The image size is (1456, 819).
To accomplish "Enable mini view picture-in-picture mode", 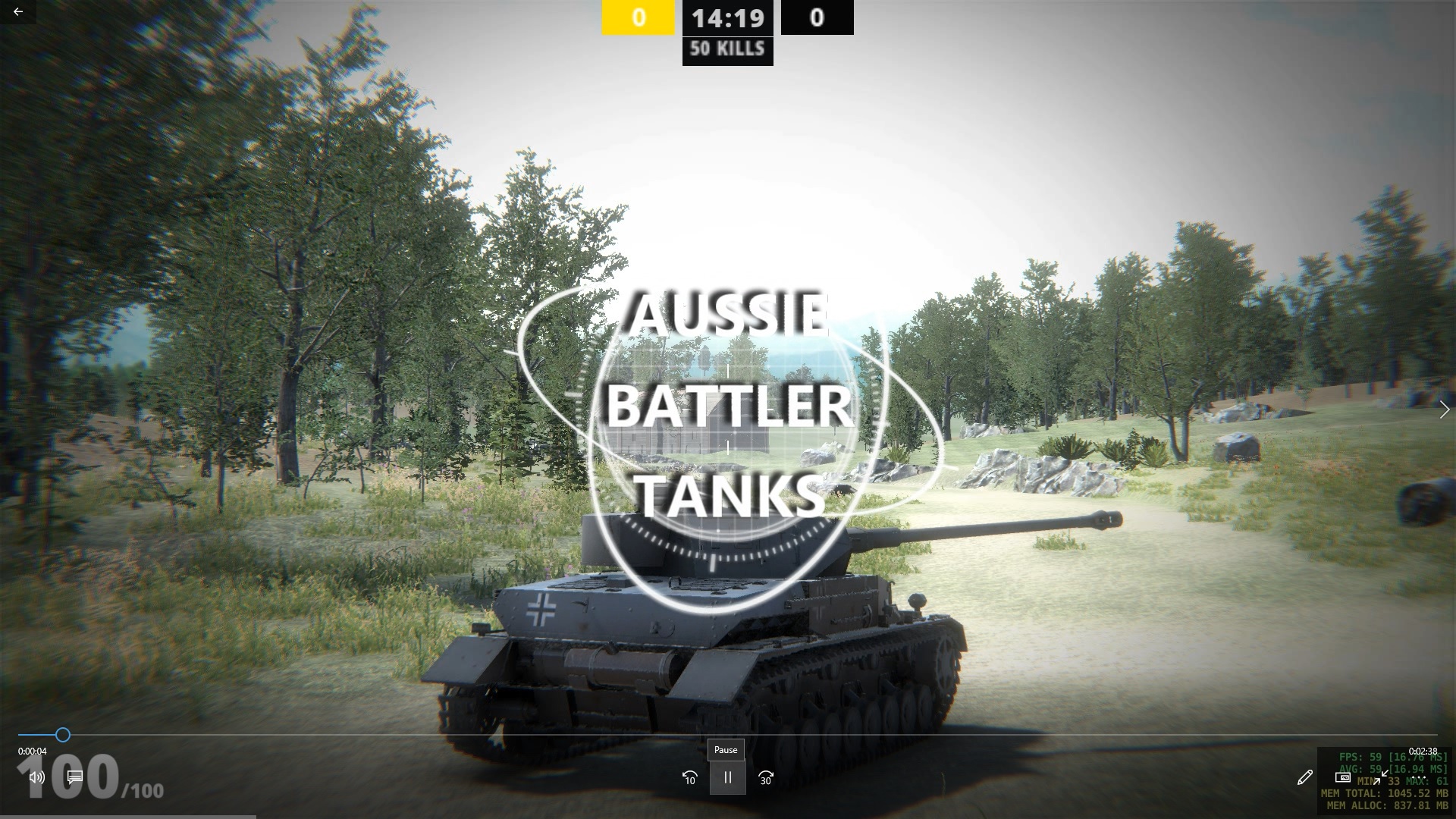I will pyautogui.click(x=1343, y=777).
